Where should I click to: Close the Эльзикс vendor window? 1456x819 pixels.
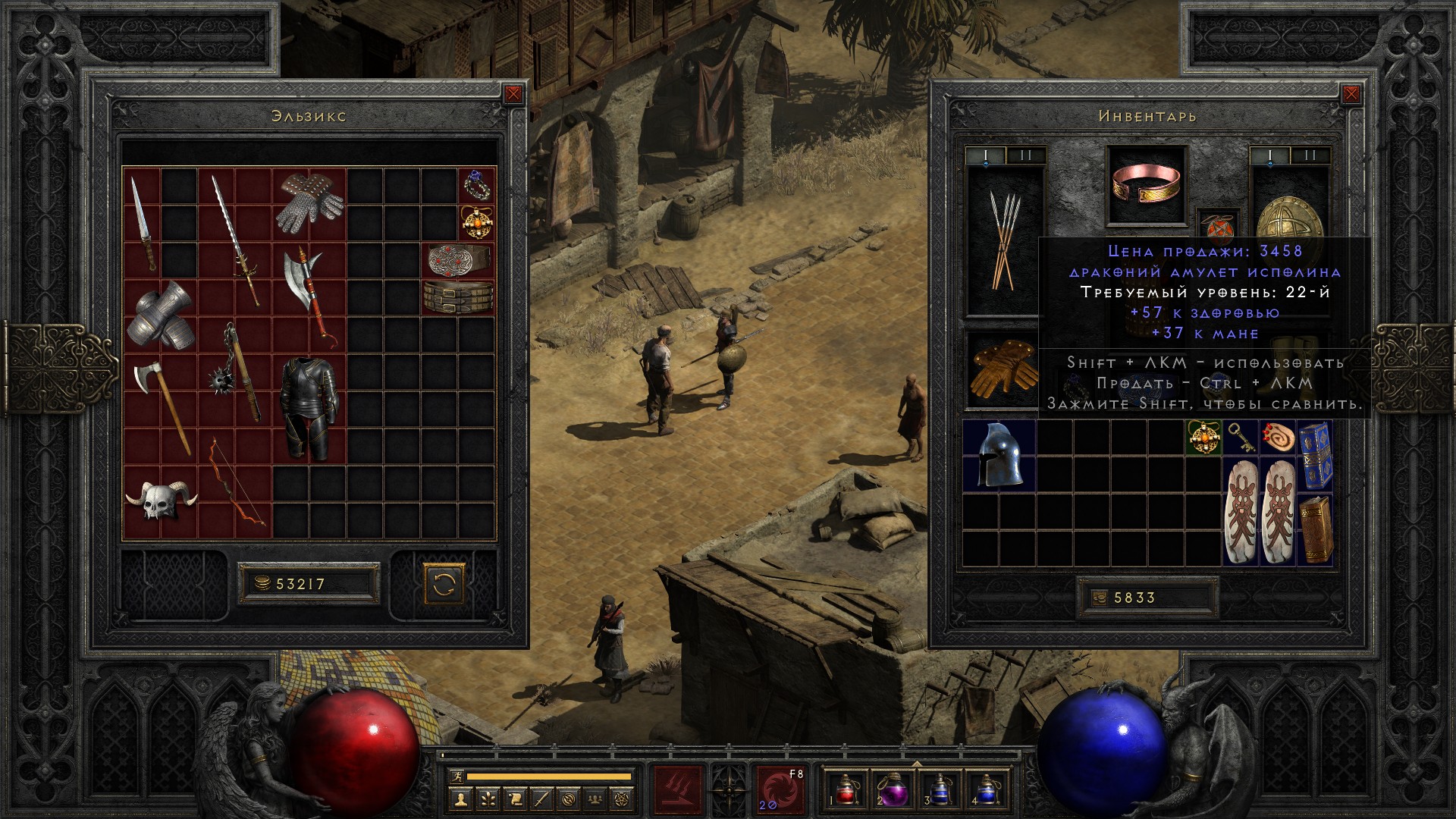(x=513, y=94)
